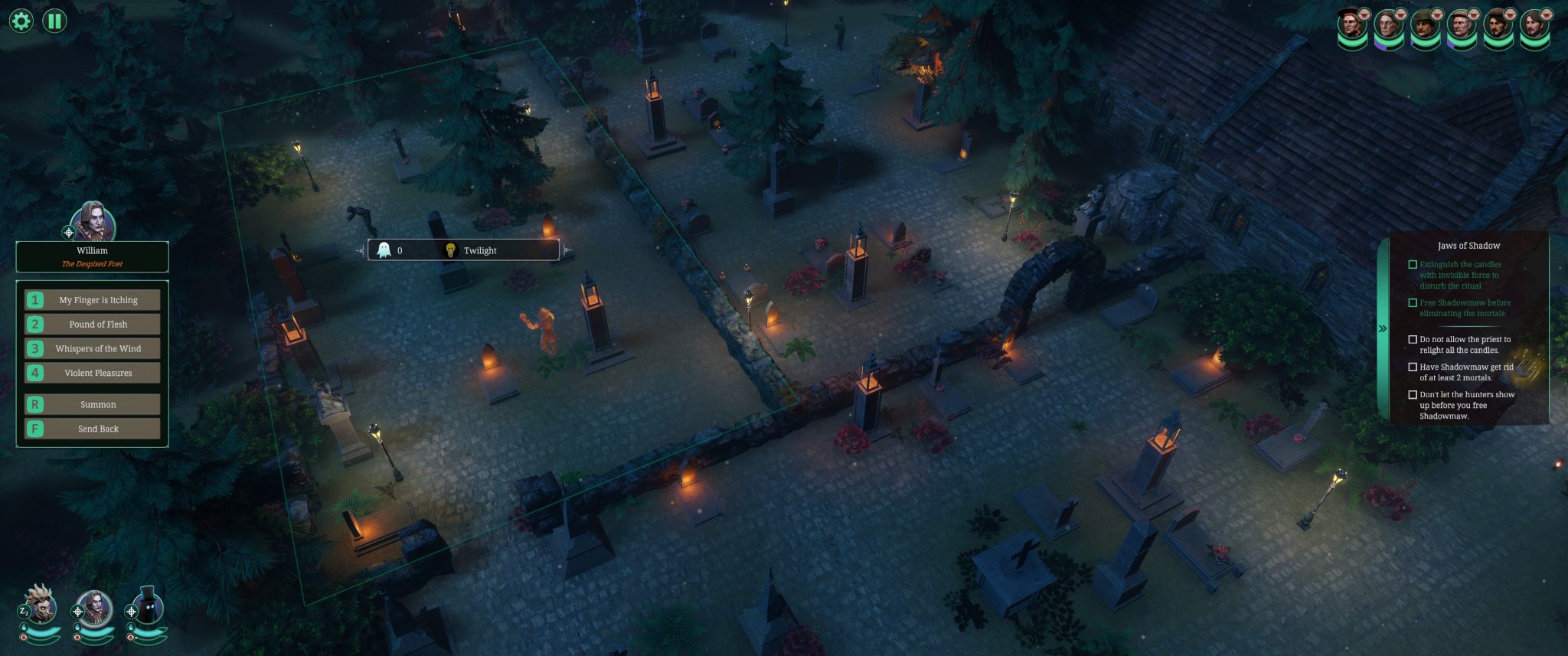1568x656 pixels.
Task: Collapse the Jaws of Shadow objectives panel
Action: point(1383,328)
